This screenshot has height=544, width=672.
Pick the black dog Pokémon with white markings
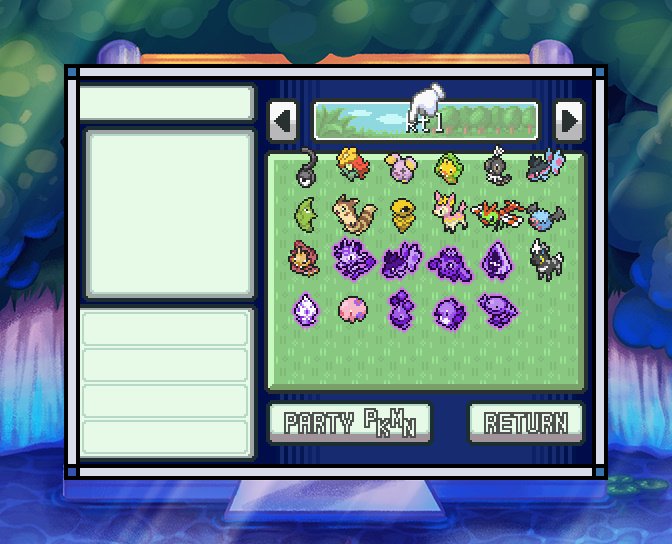coord(545,261)
